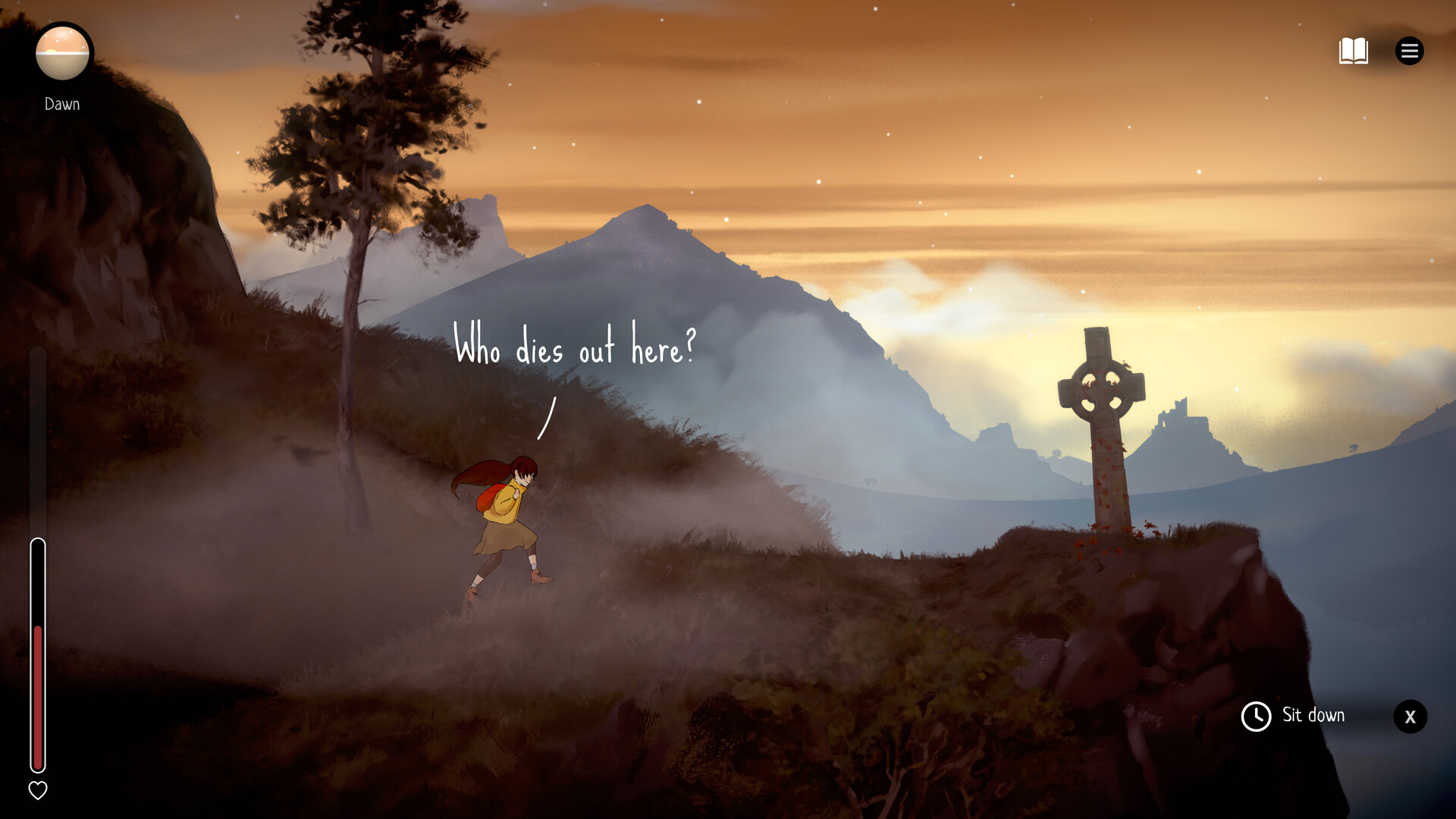Open the hamburger menu
The width and height of the screenshot is (1456, 819).
[x=1409, y=51]
